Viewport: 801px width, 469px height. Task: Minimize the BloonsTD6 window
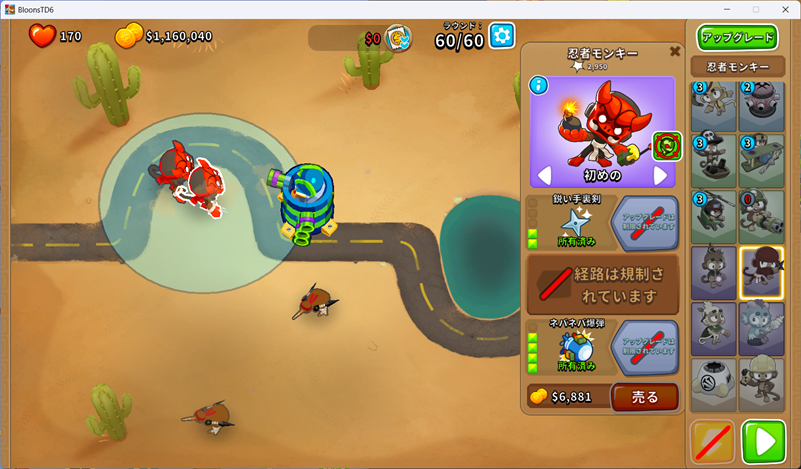(x=725, y=9)
